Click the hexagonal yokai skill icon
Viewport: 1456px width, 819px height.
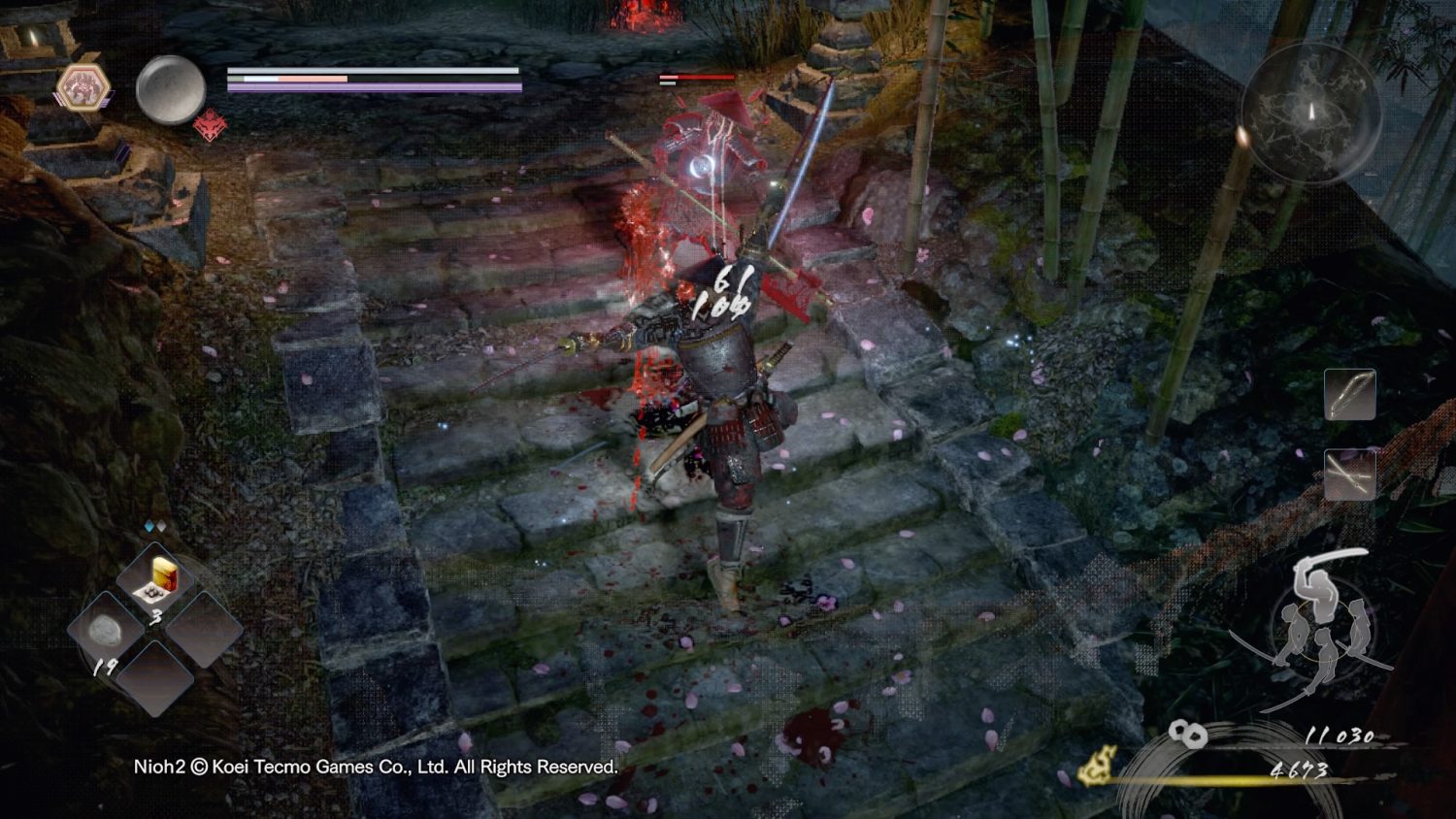click(x=83, y=88)
